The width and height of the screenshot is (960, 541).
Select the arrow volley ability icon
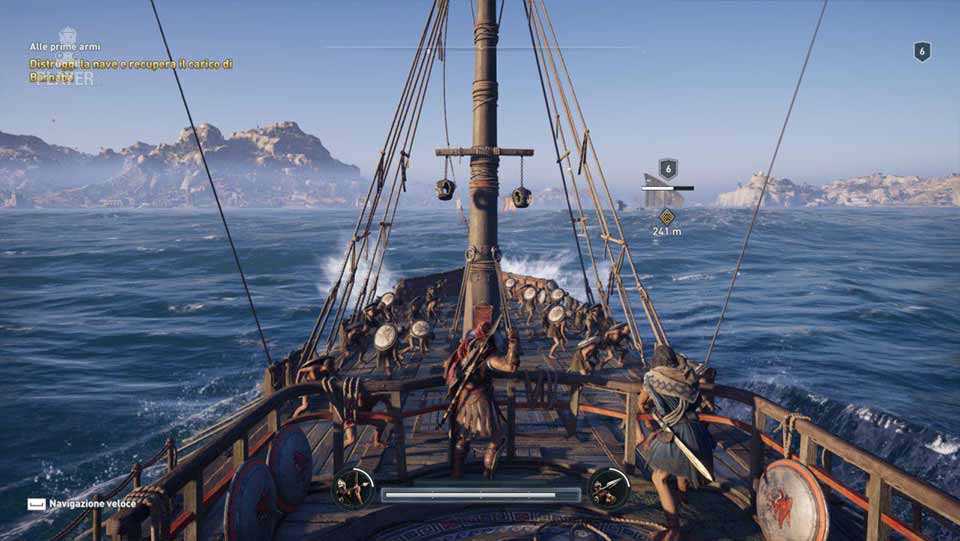click(x=353, y=488)
